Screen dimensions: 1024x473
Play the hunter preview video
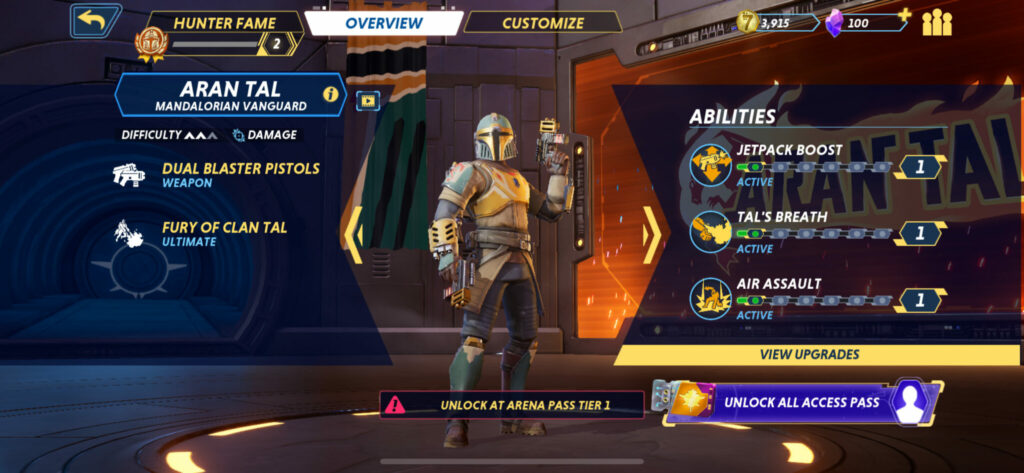(368, 99)
